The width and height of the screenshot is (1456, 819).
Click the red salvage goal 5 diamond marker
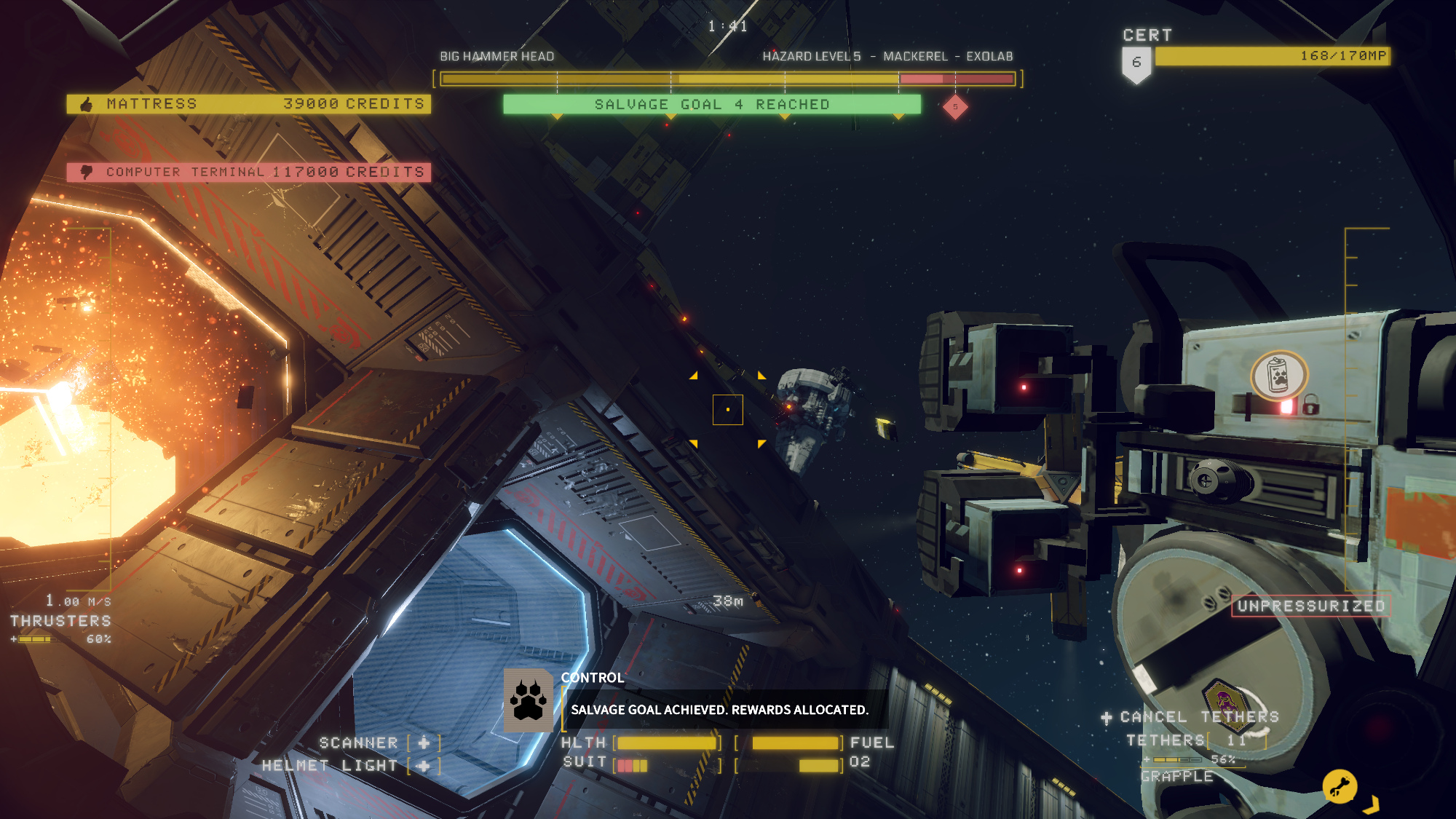pyautogui.click(x=955, y=107)
